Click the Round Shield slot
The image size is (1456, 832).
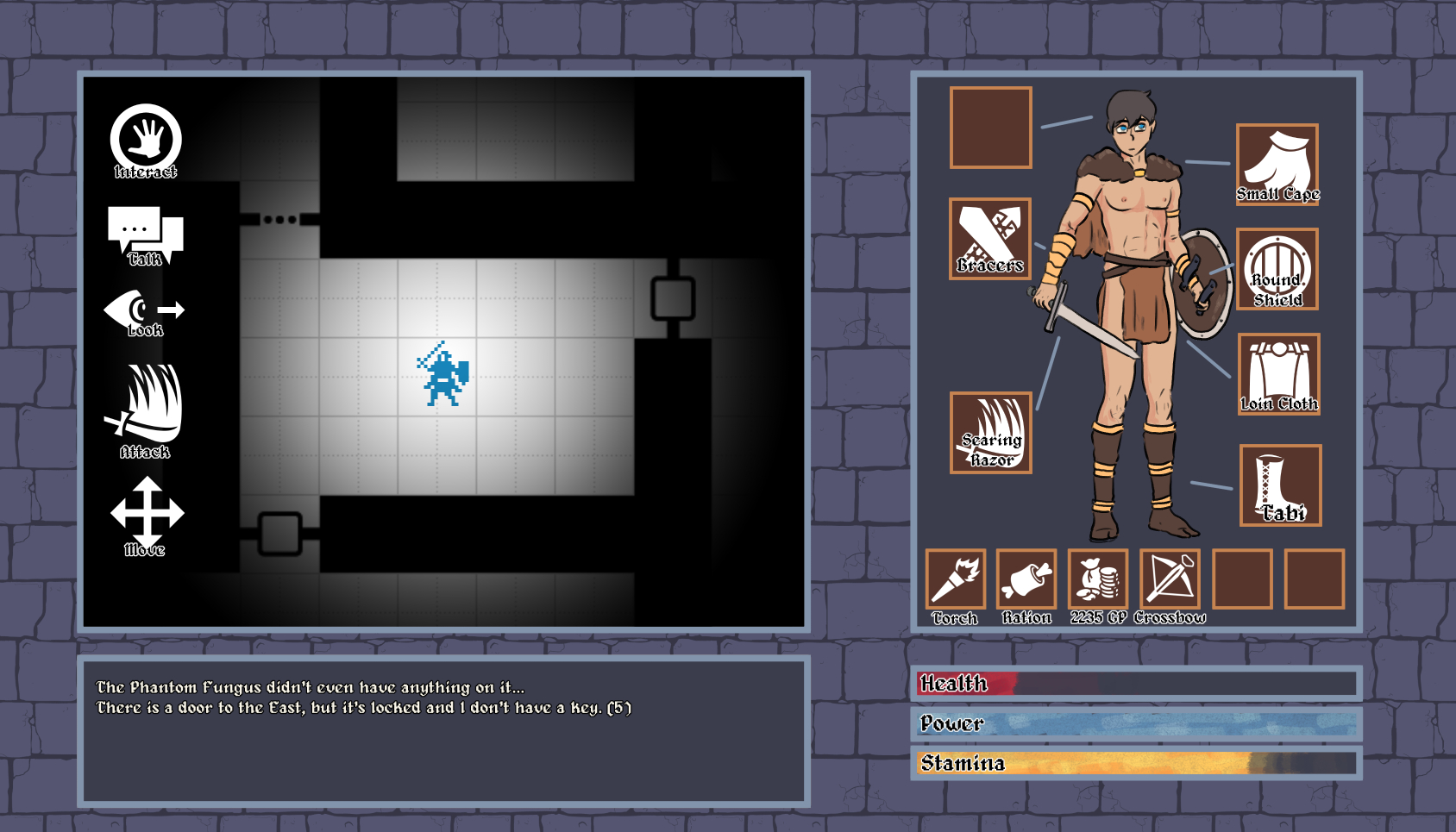[x=1277, y=269]
